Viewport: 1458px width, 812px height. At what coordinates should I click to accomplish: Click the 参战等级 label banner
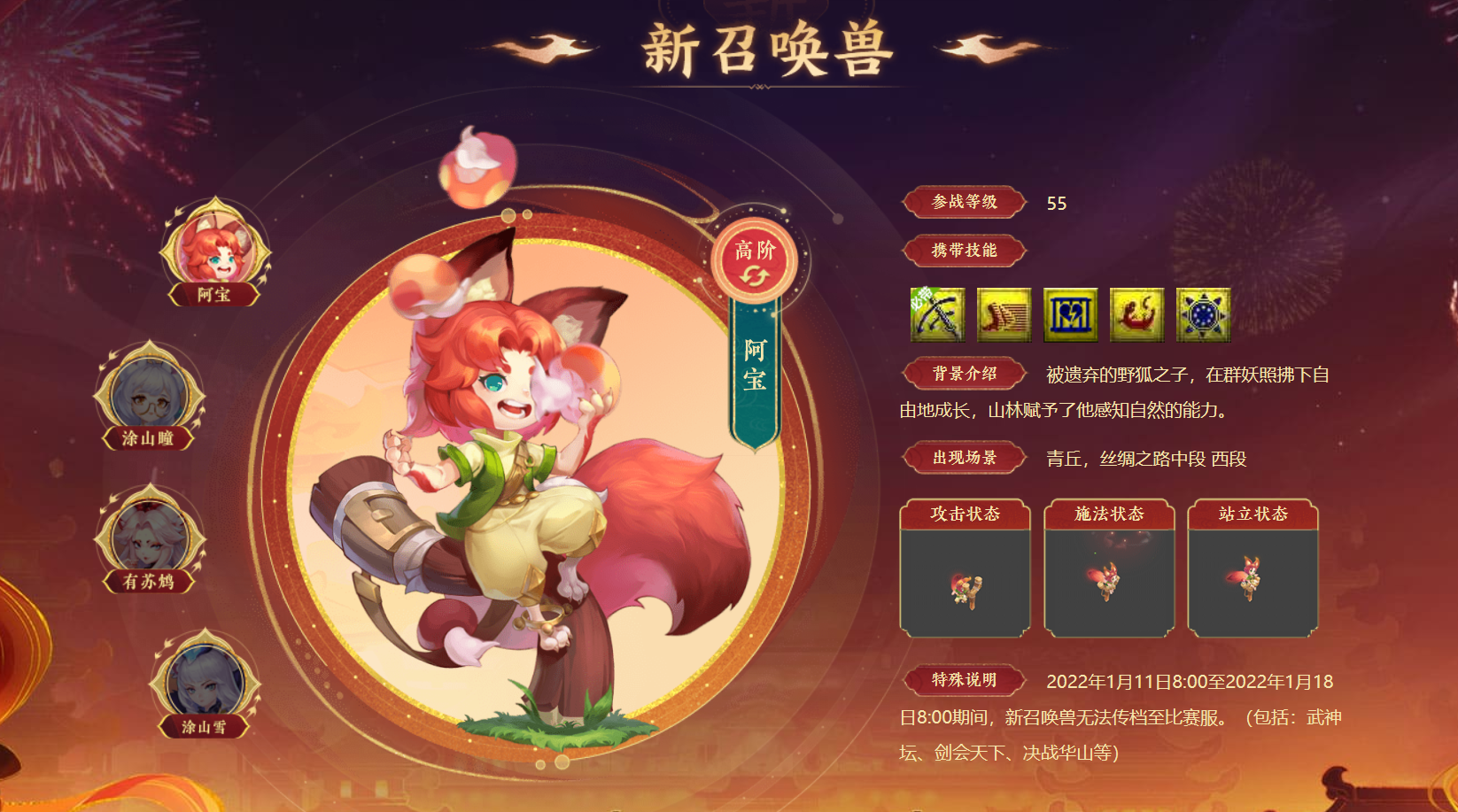tap(964, 204)
